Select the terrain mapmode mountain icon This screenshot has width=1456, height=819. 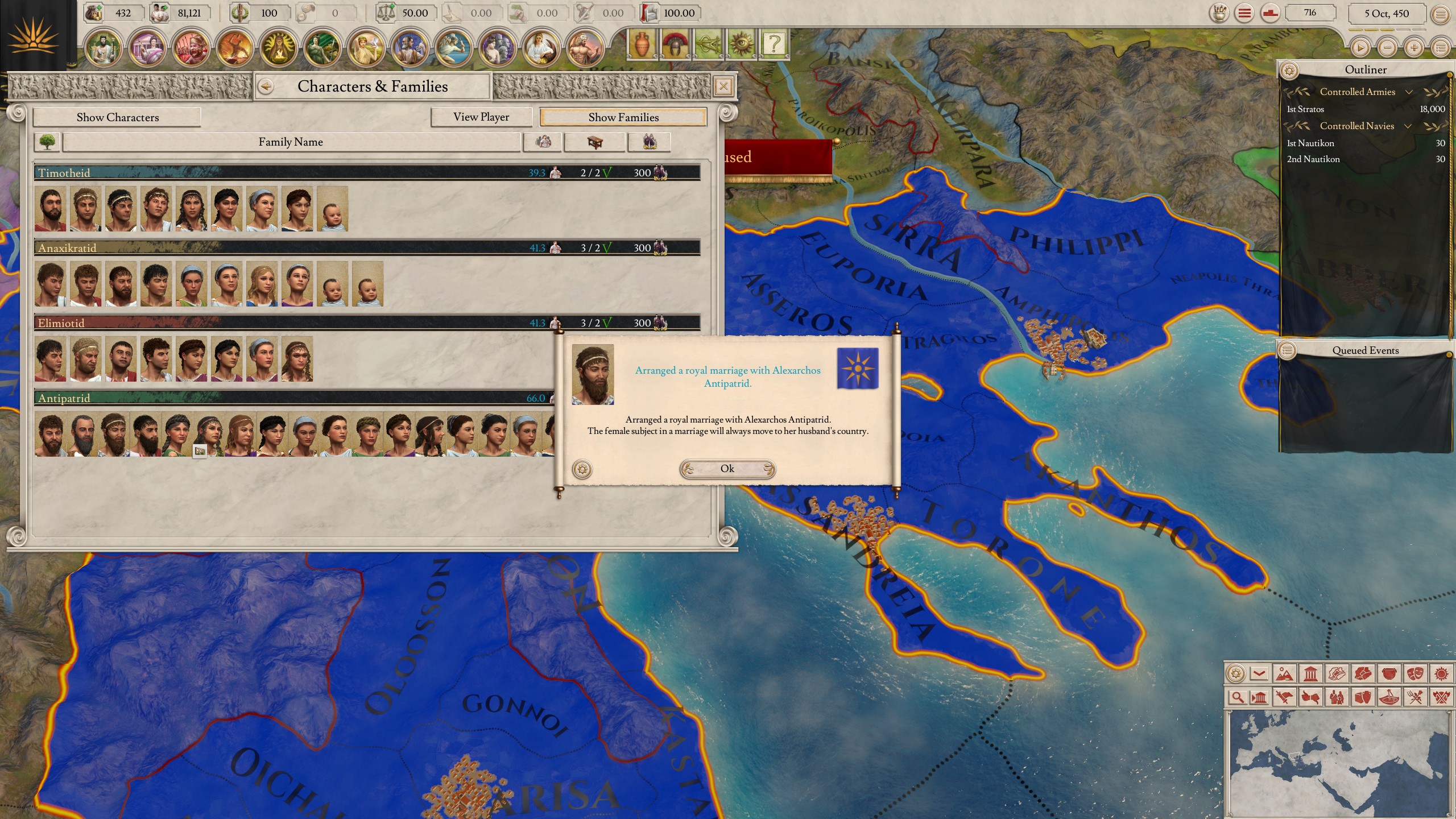pyautogui.click(x=1284, y=674)
